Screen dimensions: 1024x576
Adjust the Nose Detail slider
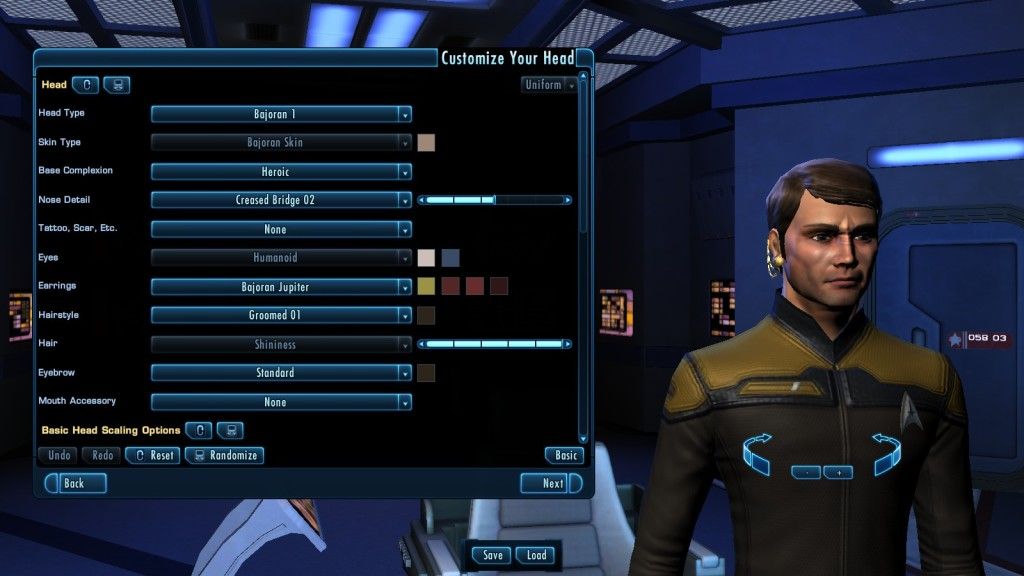(495, 200)
